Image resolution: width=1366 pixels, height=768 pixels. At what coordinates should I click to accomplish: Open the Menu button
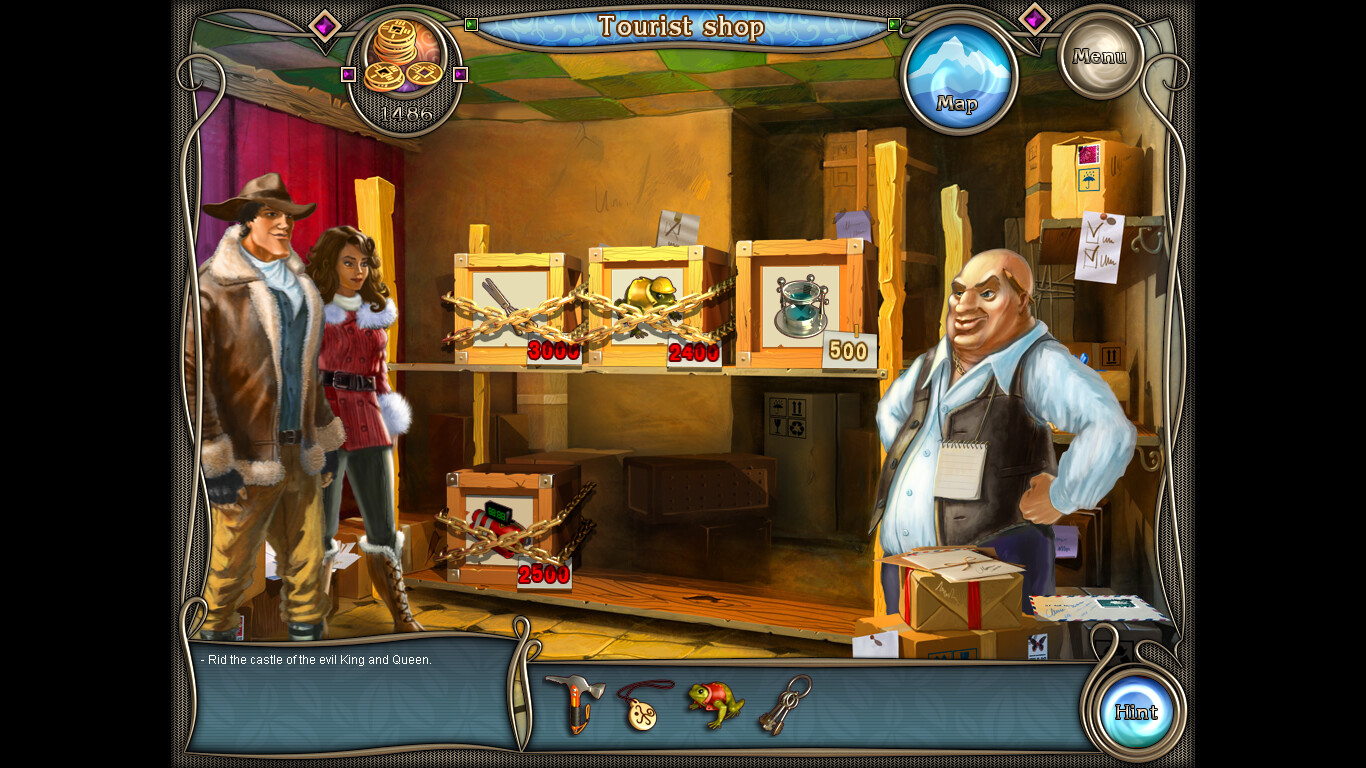tap(1100, 56)
